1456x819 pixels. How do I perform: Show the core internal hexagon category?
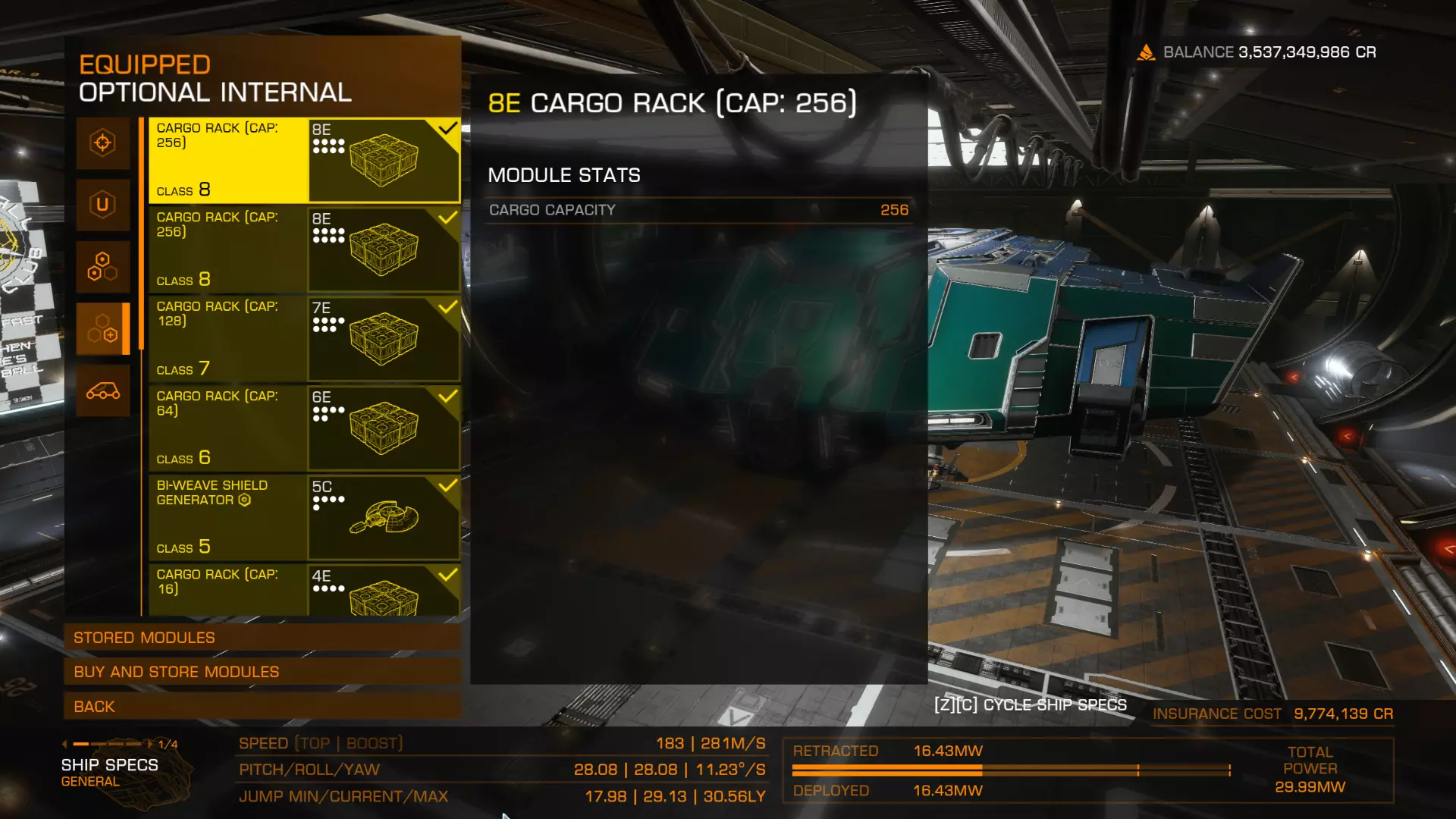pyautogui.click(x=103, y=267)
